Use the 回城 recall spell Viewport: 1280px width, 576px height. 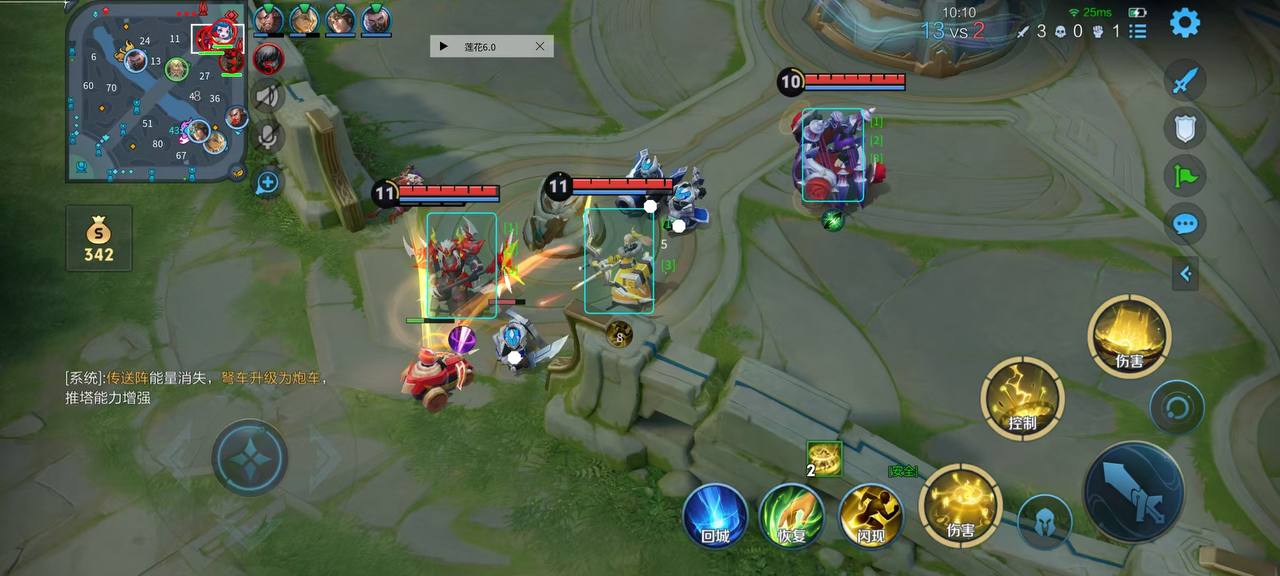[x=715, y=516]
